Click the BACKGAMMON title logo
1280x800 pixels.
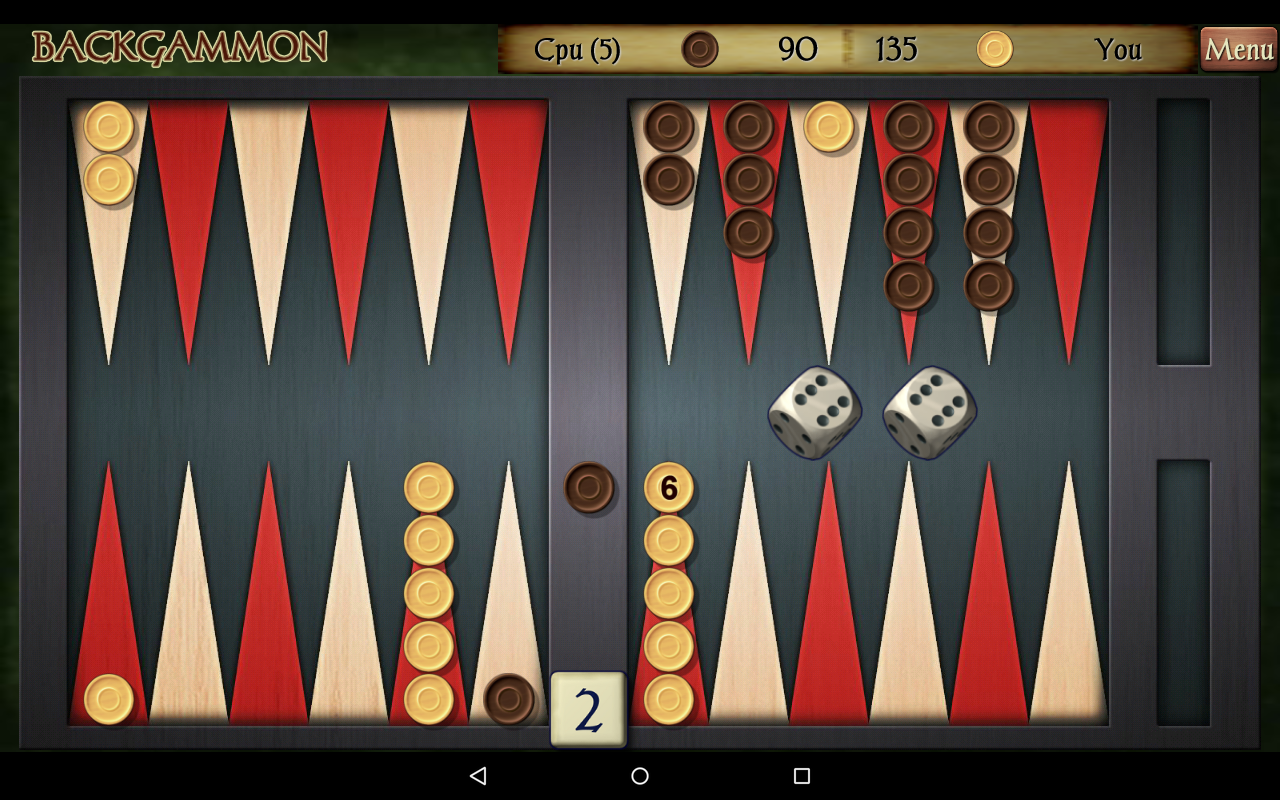(x=182, y=46)
